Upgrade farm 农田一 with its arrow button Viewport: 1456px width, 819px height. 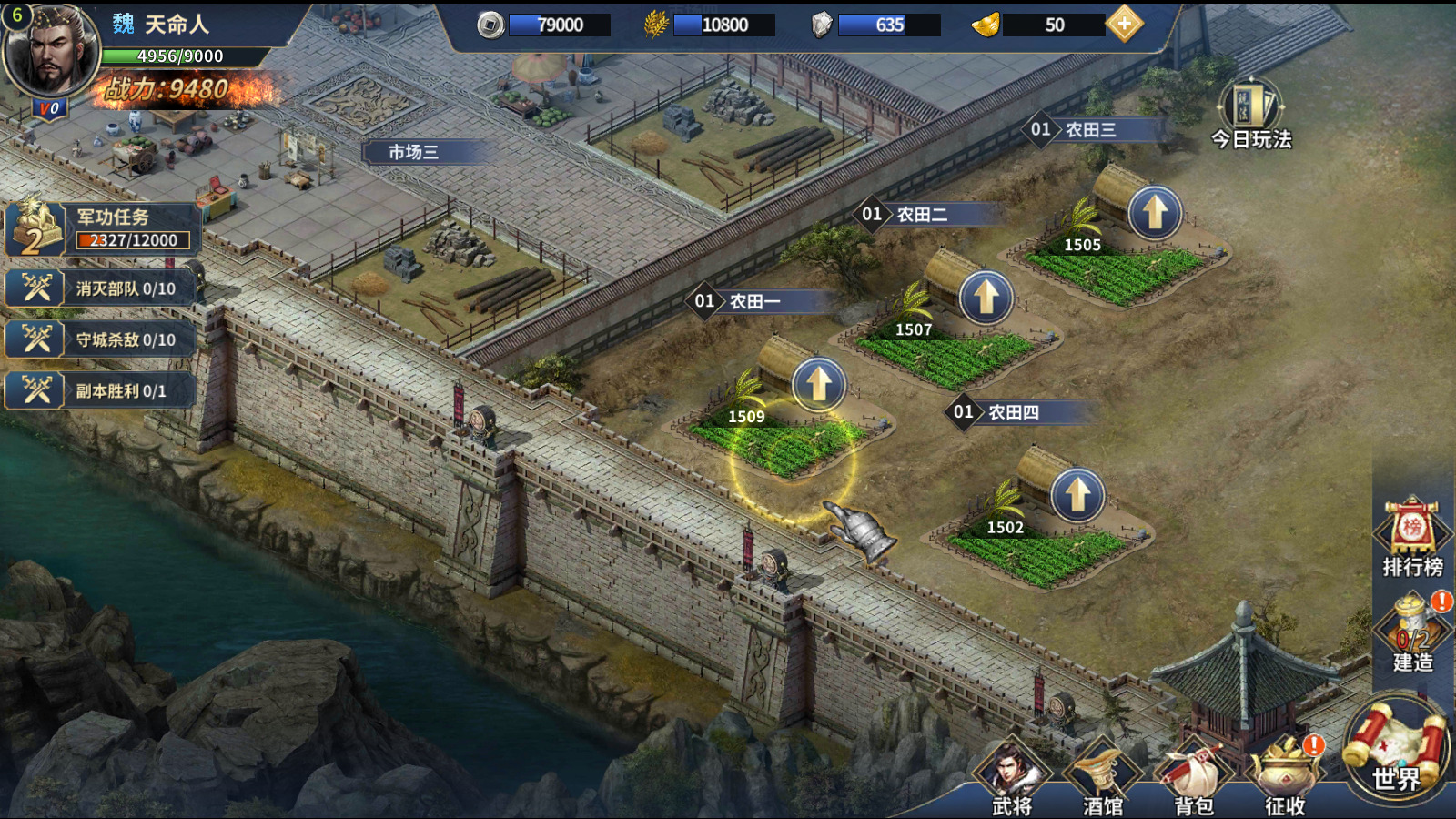[818, 383]
